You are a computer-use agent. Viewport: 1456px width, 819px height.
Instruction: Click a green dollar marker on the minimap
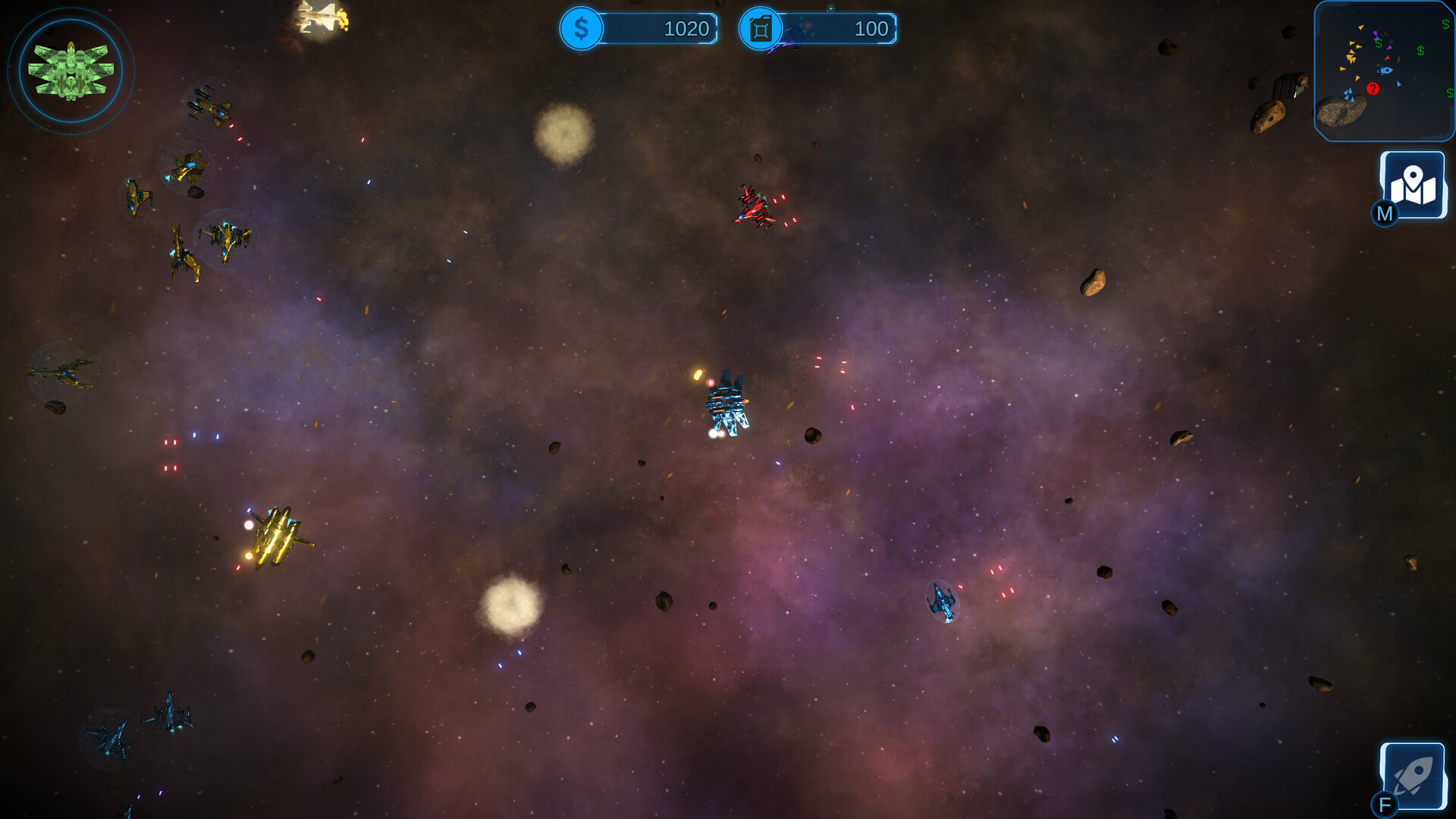point(1419,50)
